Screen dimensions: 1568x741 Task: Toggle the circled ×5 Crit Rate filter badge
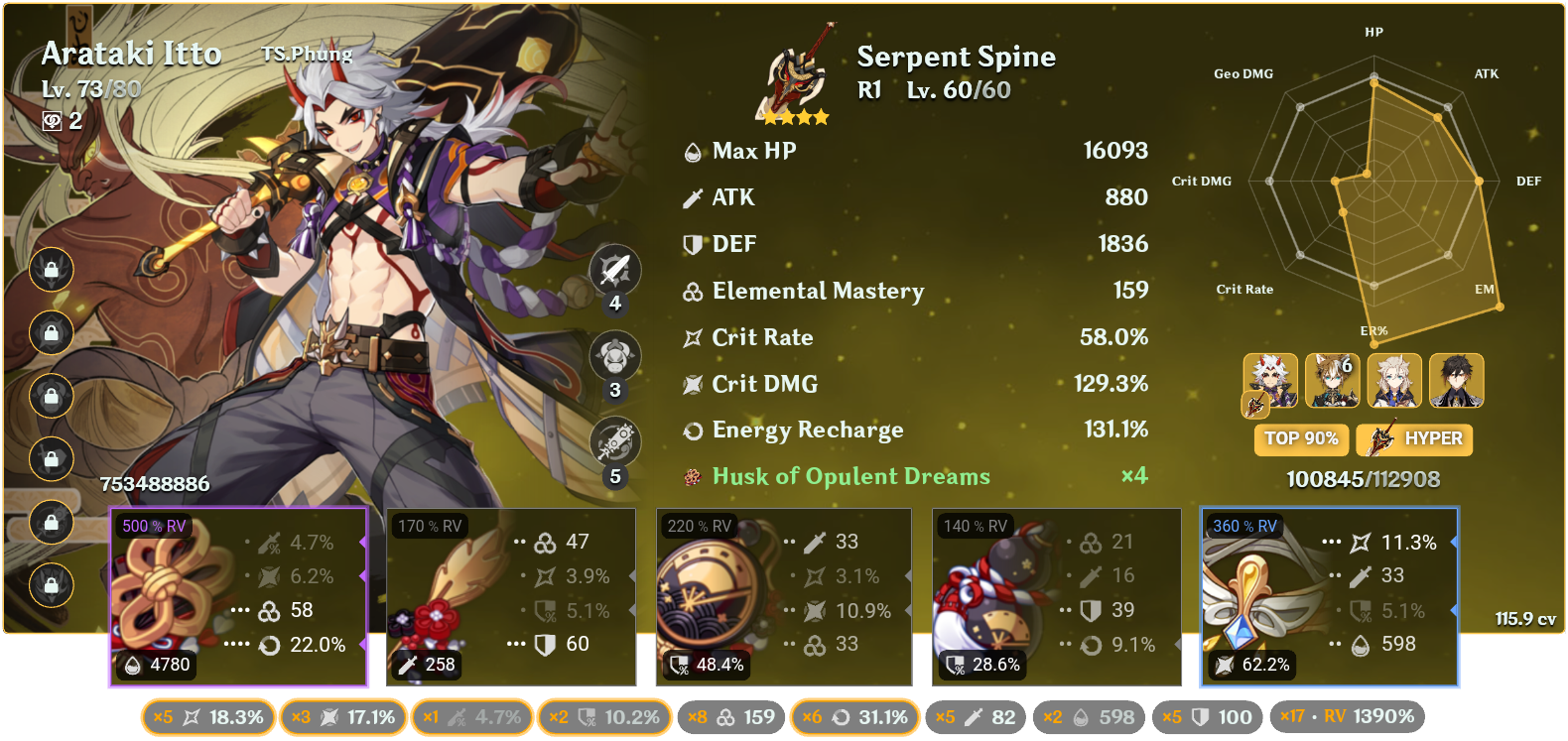[206, 715]
